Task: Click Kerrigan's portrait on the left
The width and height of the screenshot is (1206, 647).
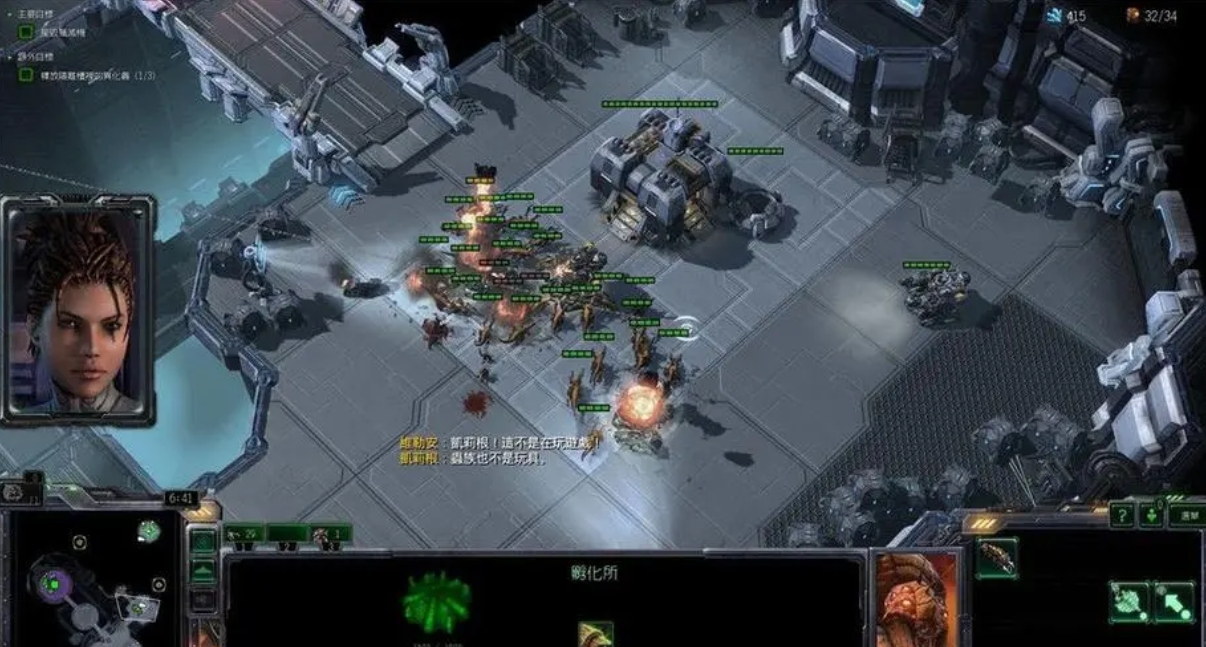Action: pos(78,309)
